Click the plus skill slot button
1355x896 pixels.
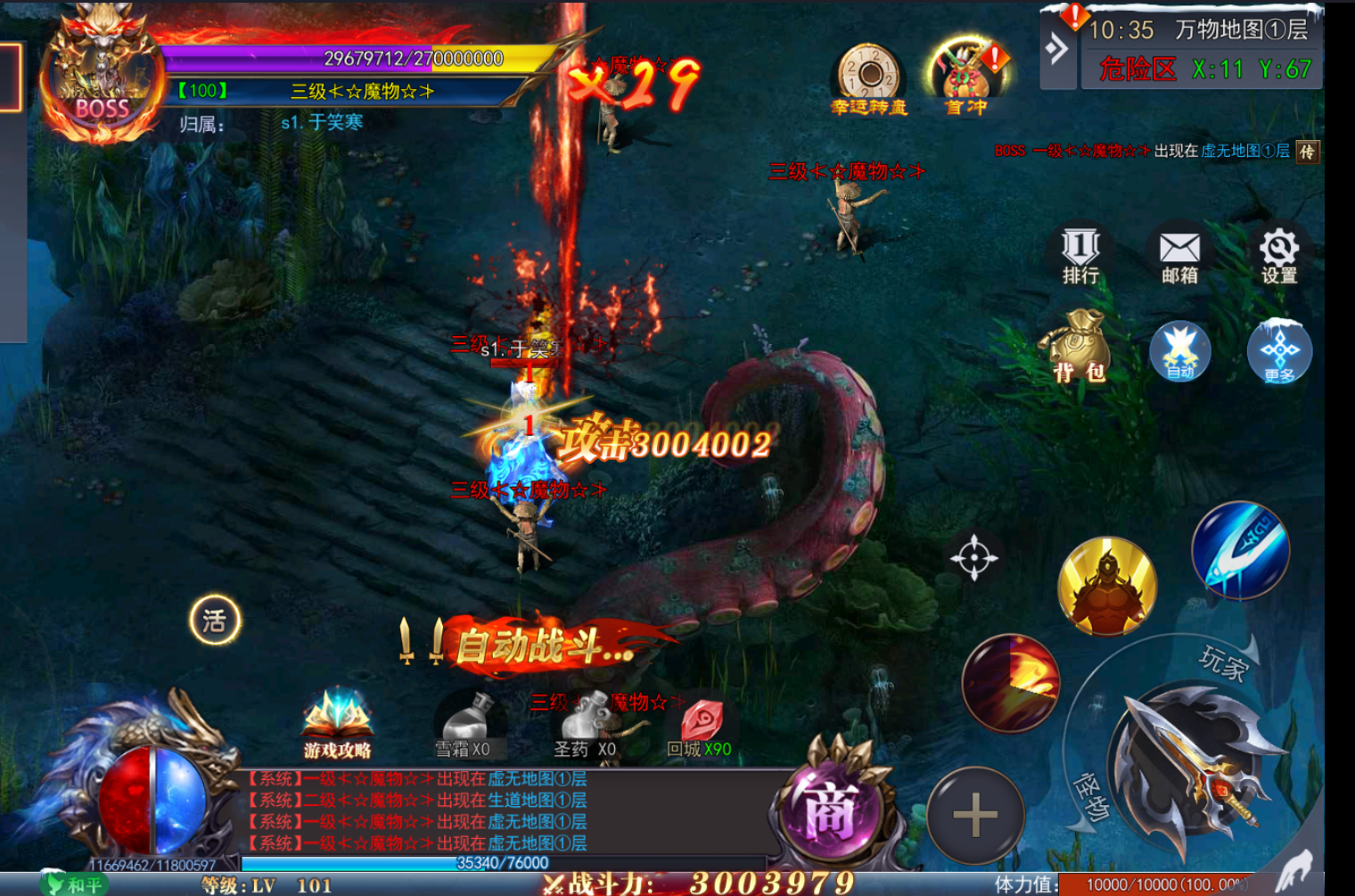[975, 815]
